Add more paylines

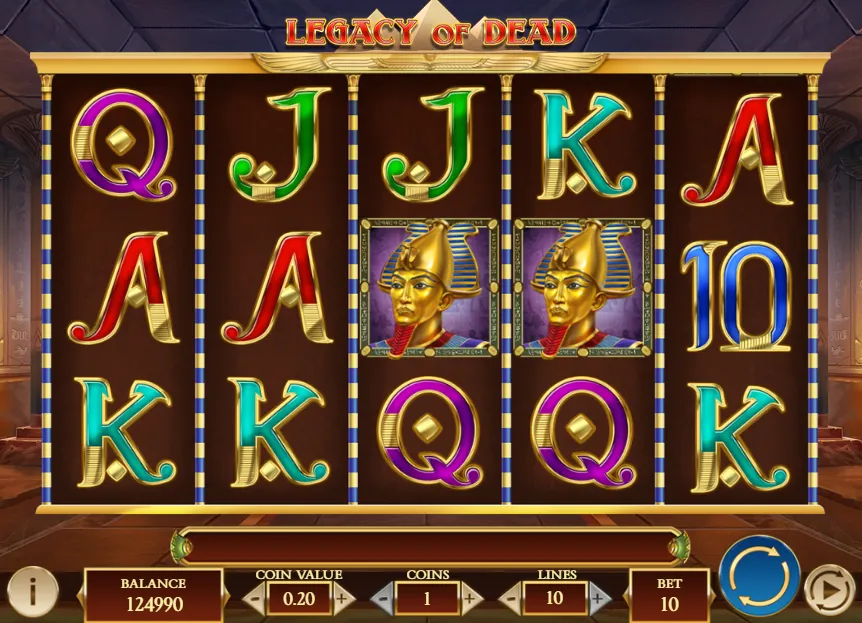tap(598, 598)
